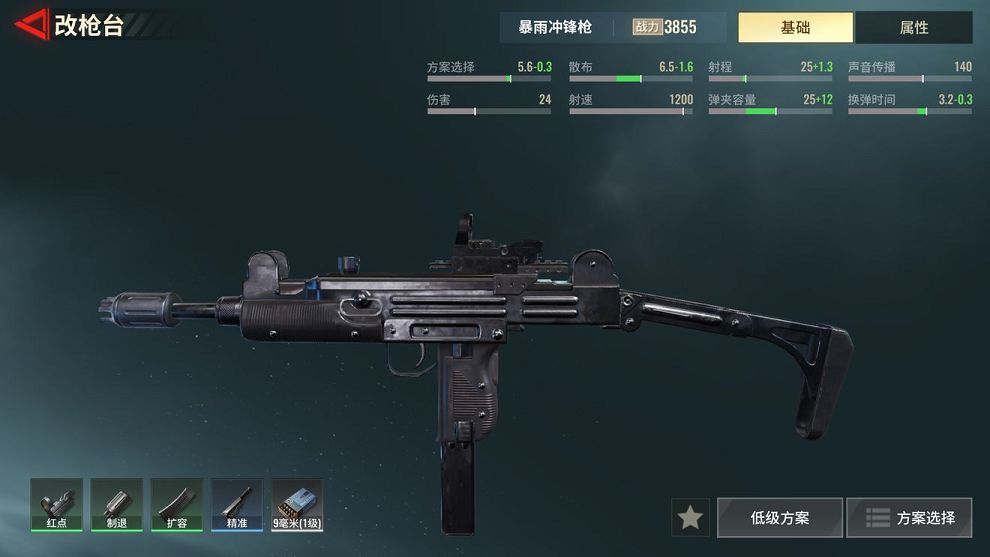This screenshot has width=990, height=557.
Task: Select the 红点 sight attachment slot
Action: [x=56, y=504]
